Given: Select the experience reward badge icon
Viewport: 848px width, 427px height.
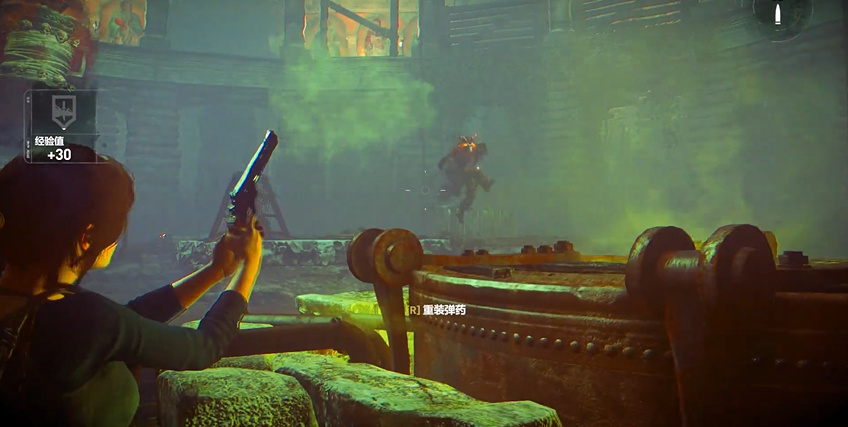Looking at the screenshot, I should pos(62,111).
